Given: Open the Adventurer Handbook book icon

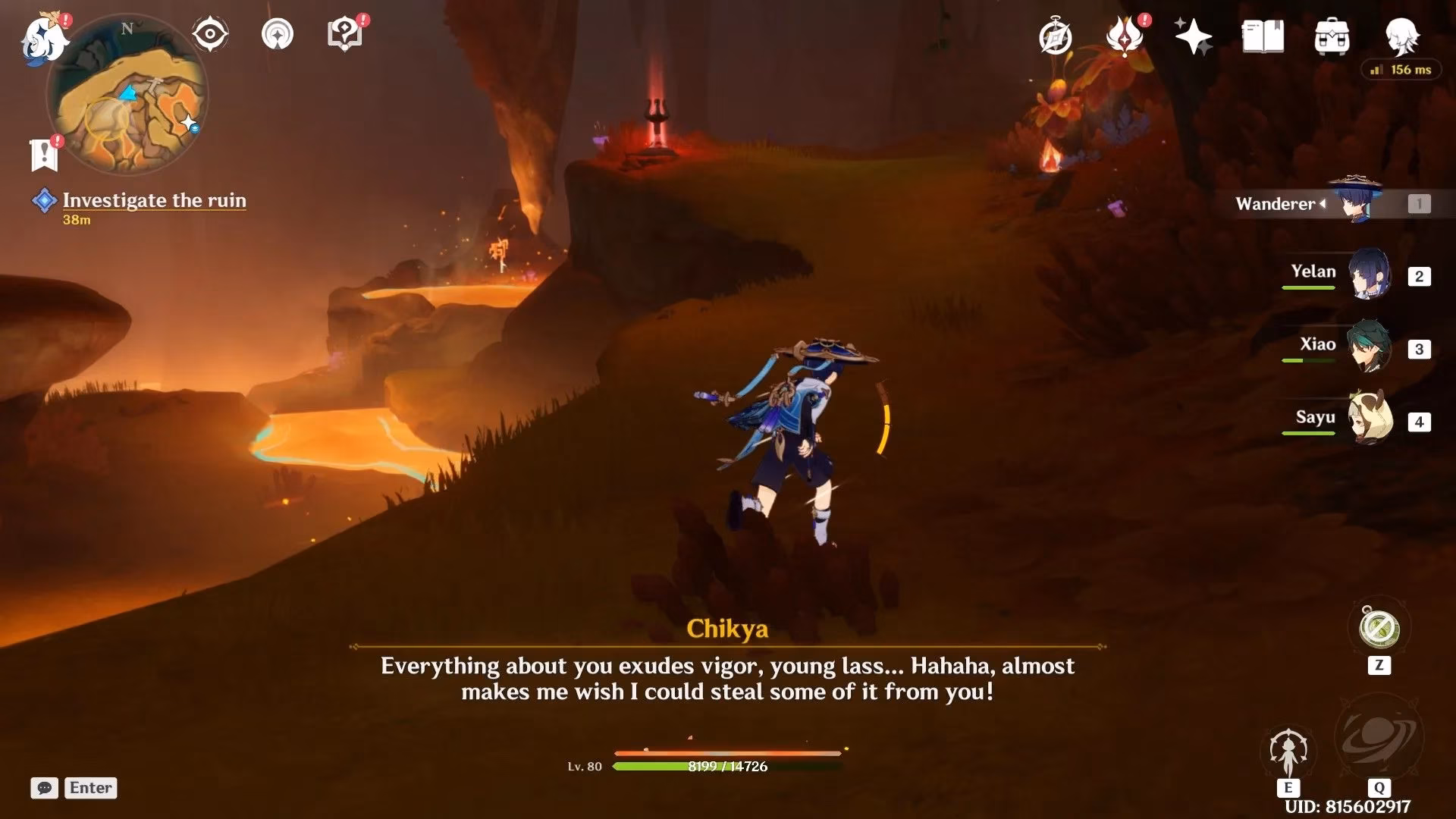Looking at the screenshot, I should [1261, 36].
